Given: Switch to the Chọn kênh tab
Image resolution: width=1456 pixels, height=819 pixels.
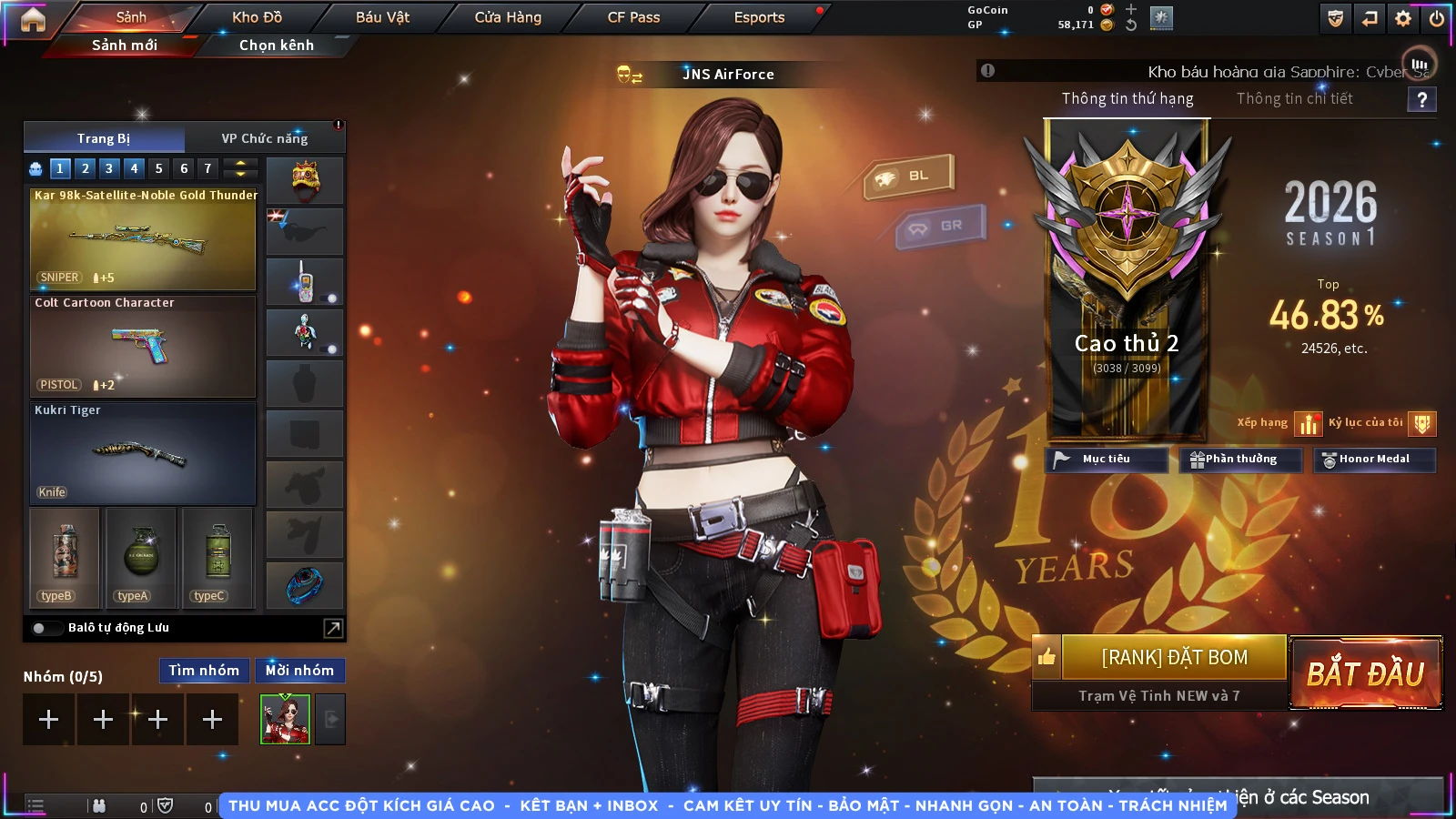Looking at the screenshot, I should pos(276,45).
